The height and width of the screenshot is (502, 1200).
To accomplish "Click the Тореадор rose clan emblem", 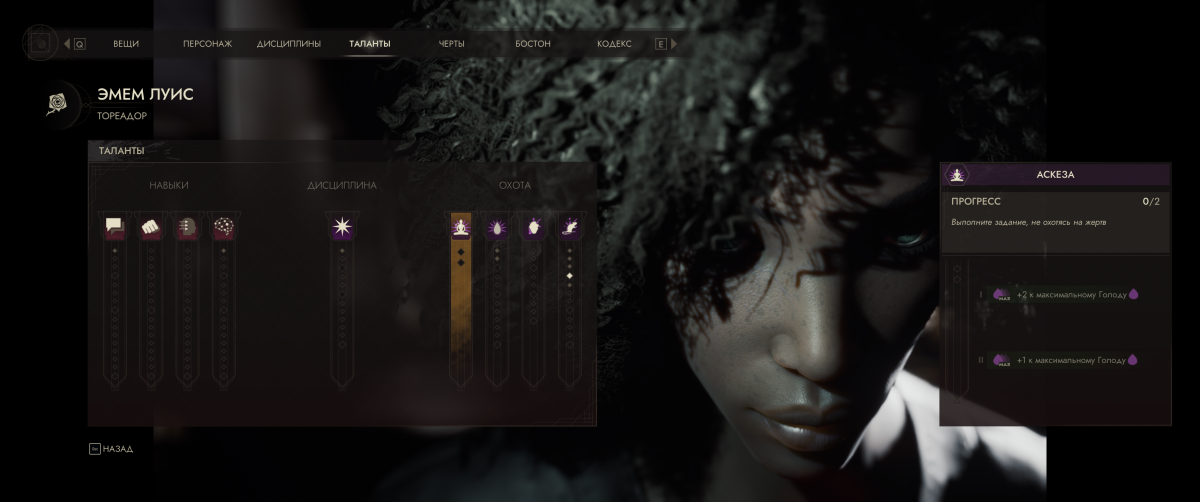I will coord(56,103).
